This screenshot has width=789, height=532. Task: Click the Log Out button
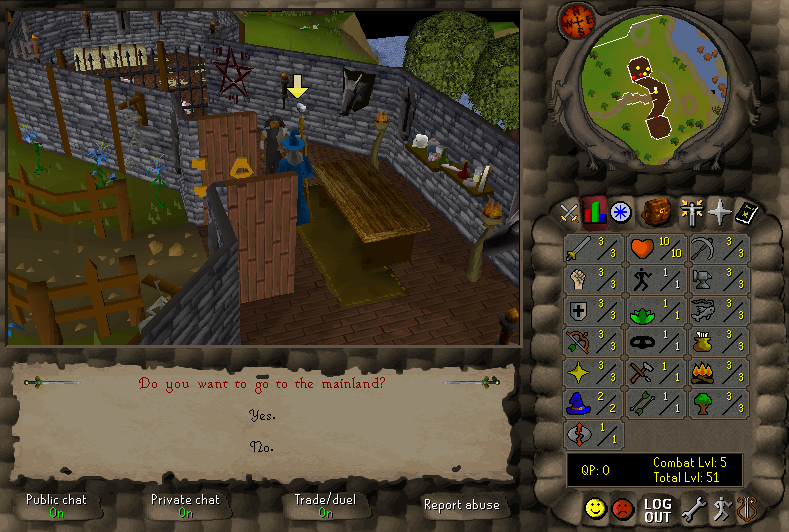pyautogui.click(x=657, y=510)
